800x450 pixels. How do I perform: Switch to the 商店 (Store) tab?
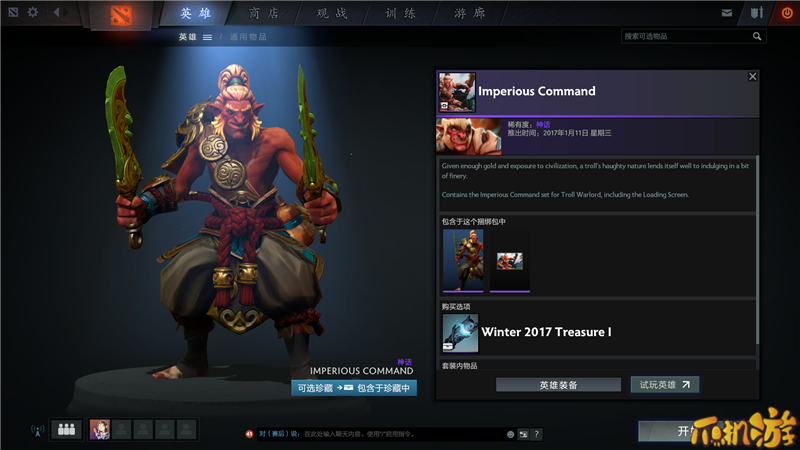(x=264, y=13)
